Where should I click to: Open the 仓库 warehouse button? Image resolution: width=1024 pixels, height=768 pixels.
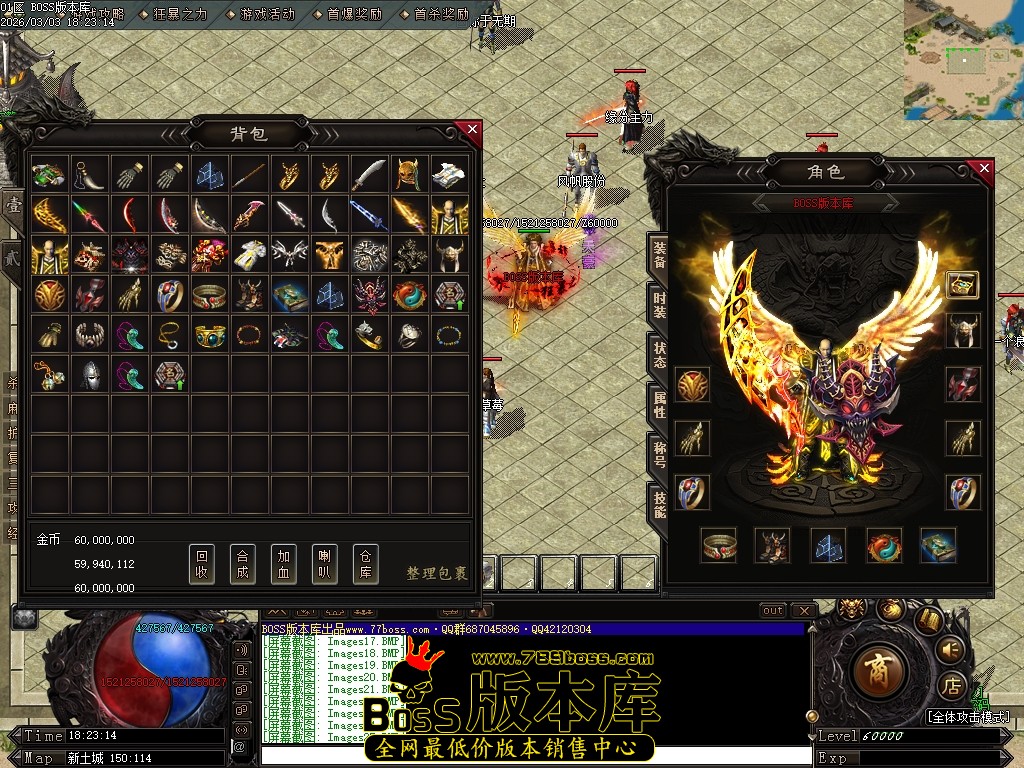pos(366,565)
